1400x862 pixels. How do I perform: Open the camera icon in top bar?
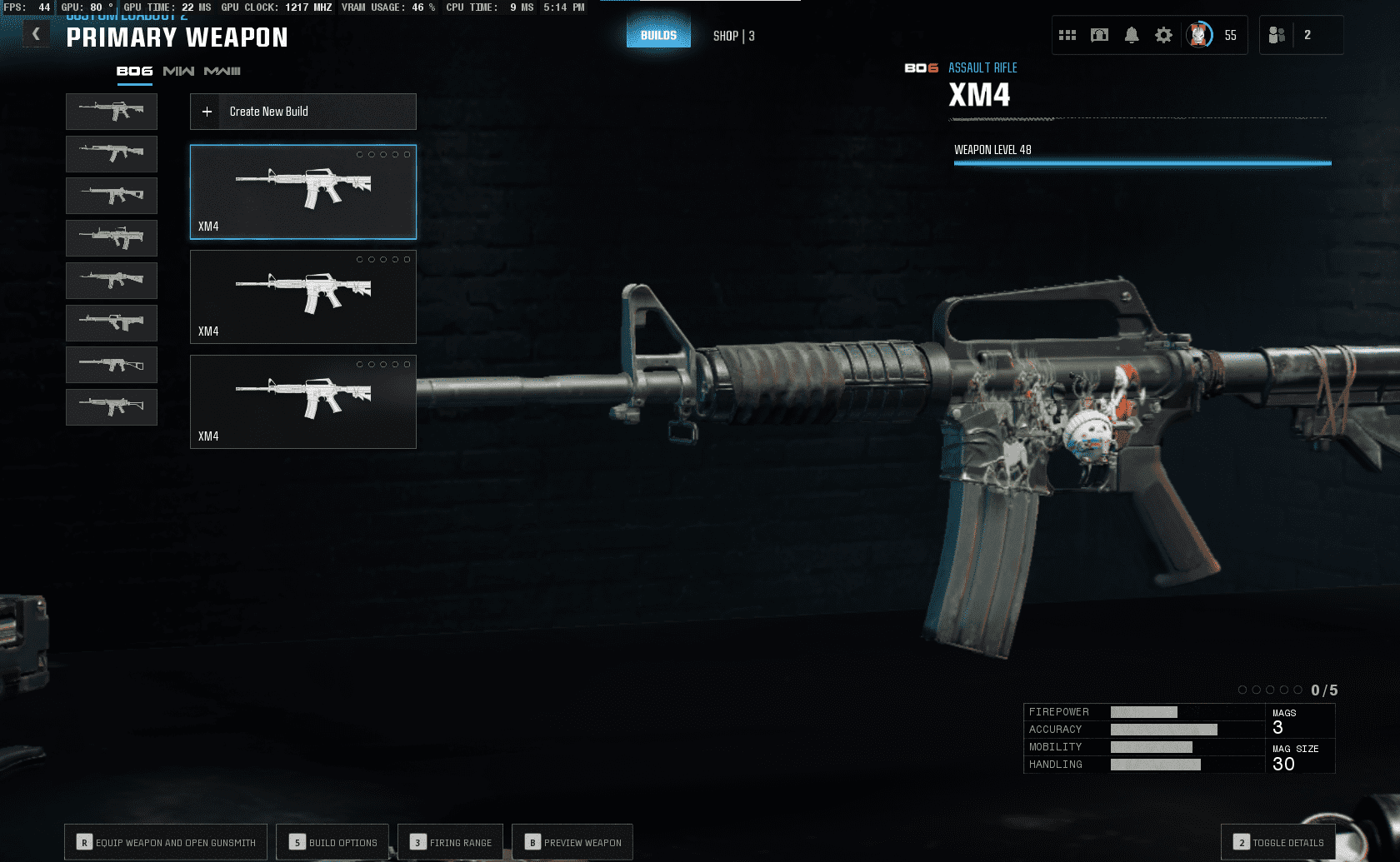[x=1100, y=35]
